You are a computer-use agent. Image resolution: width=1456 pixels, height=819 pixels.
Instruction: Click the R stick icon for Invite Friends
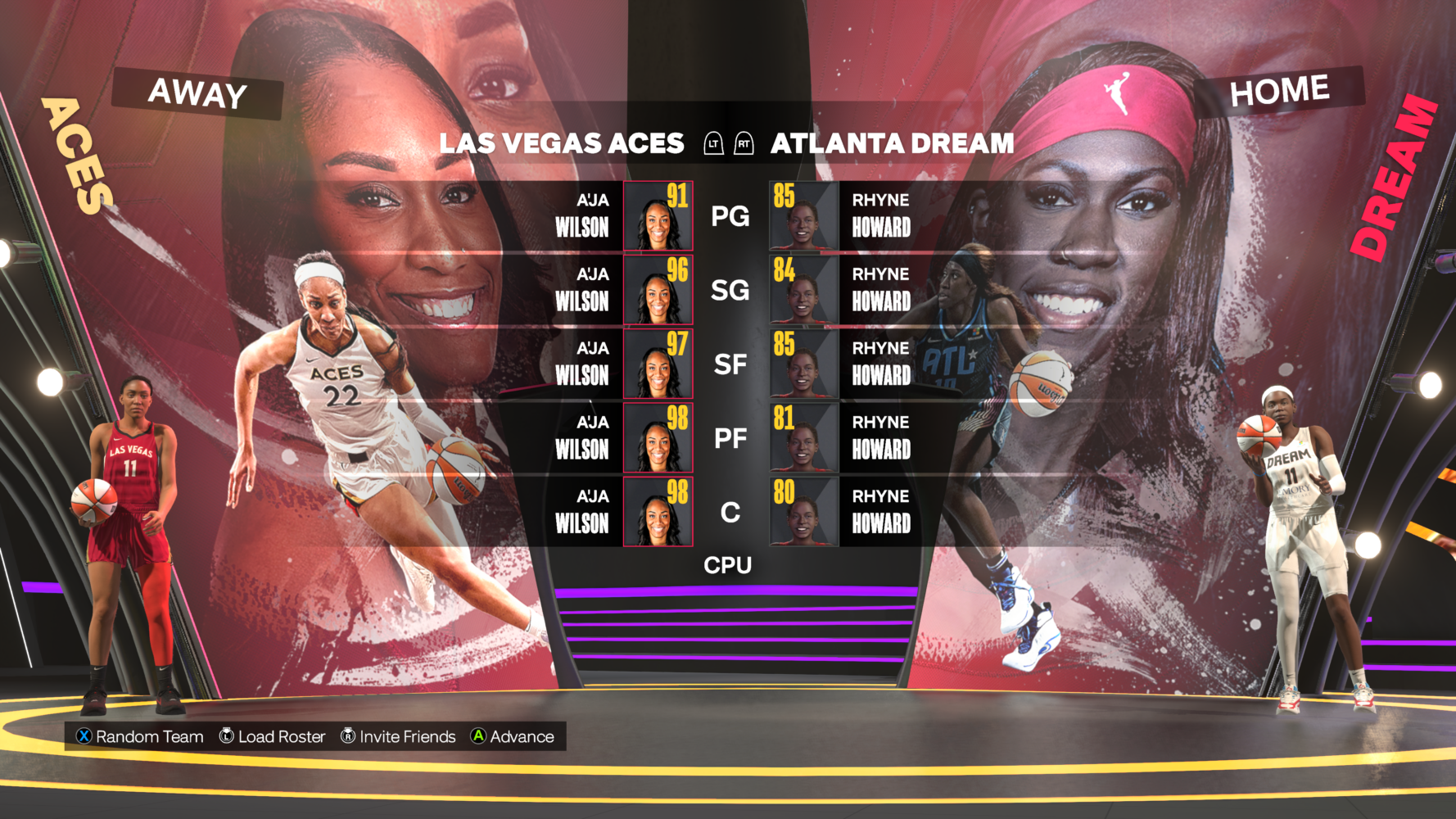(348, 736)
